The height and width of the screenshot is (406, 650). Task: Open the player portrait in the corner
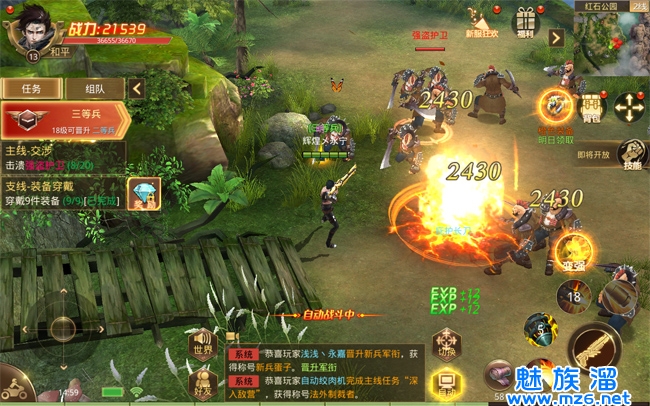point(33,30)
